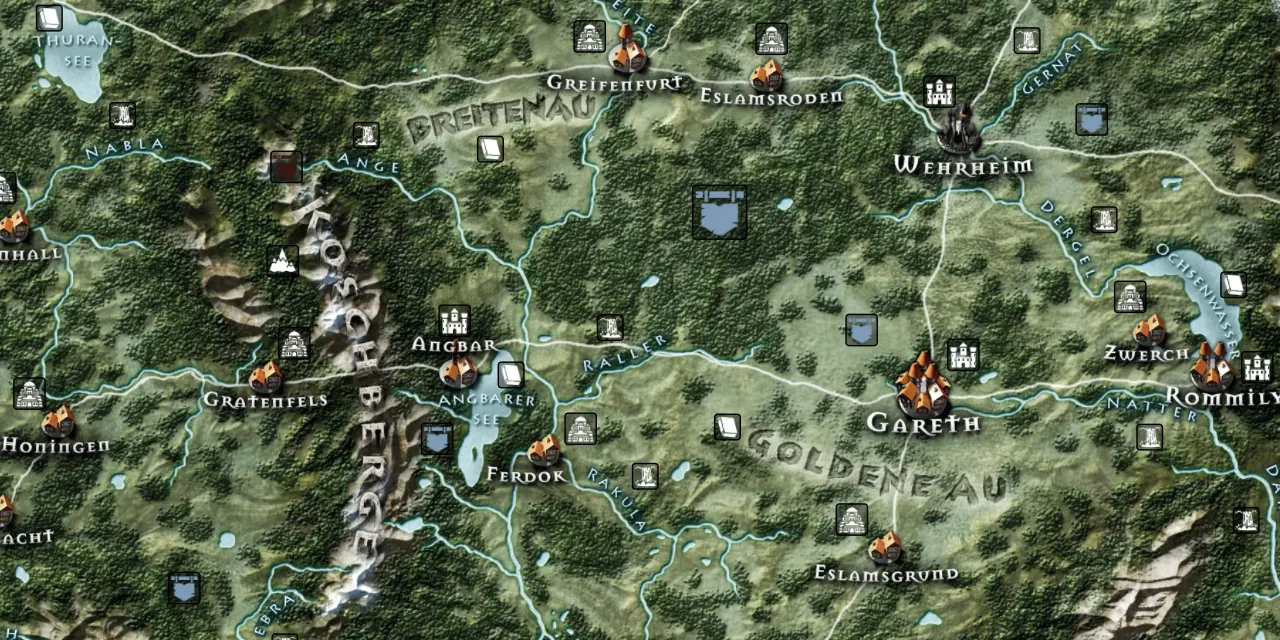Click the red banner near Koschberge
1280x640 pixels.
click(286, 167)
